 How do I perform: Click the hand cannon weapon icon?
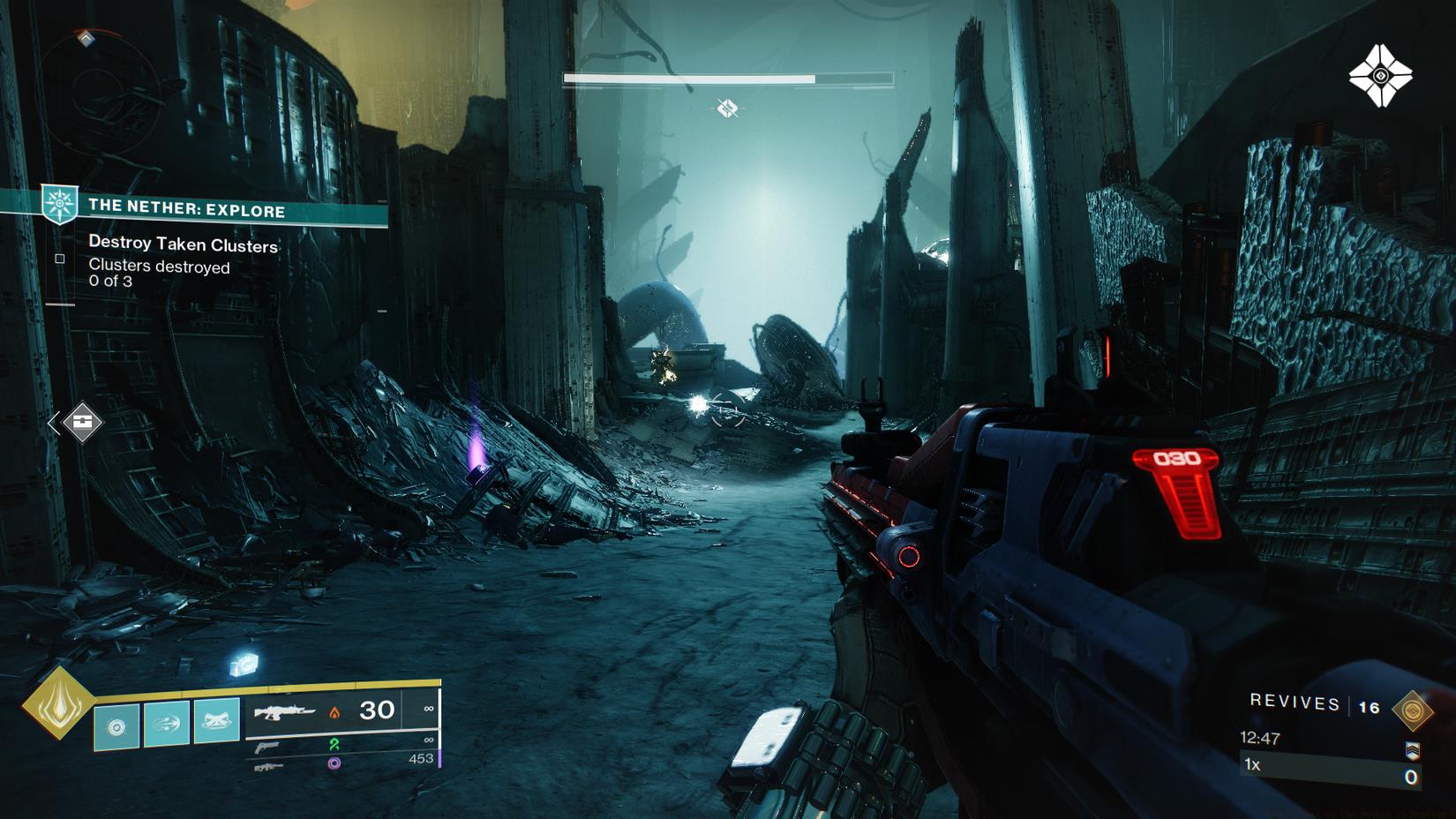pos(266,748)
